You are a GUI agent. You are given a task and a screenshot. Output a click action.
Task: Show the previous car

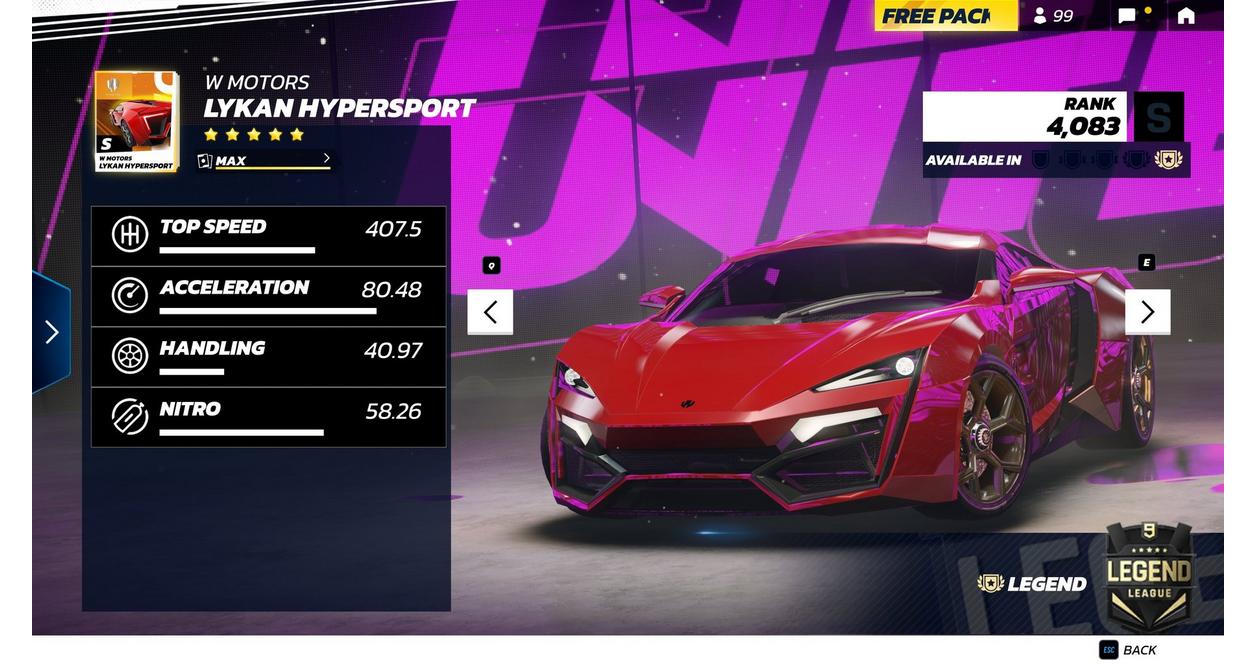tap(490, 312)
